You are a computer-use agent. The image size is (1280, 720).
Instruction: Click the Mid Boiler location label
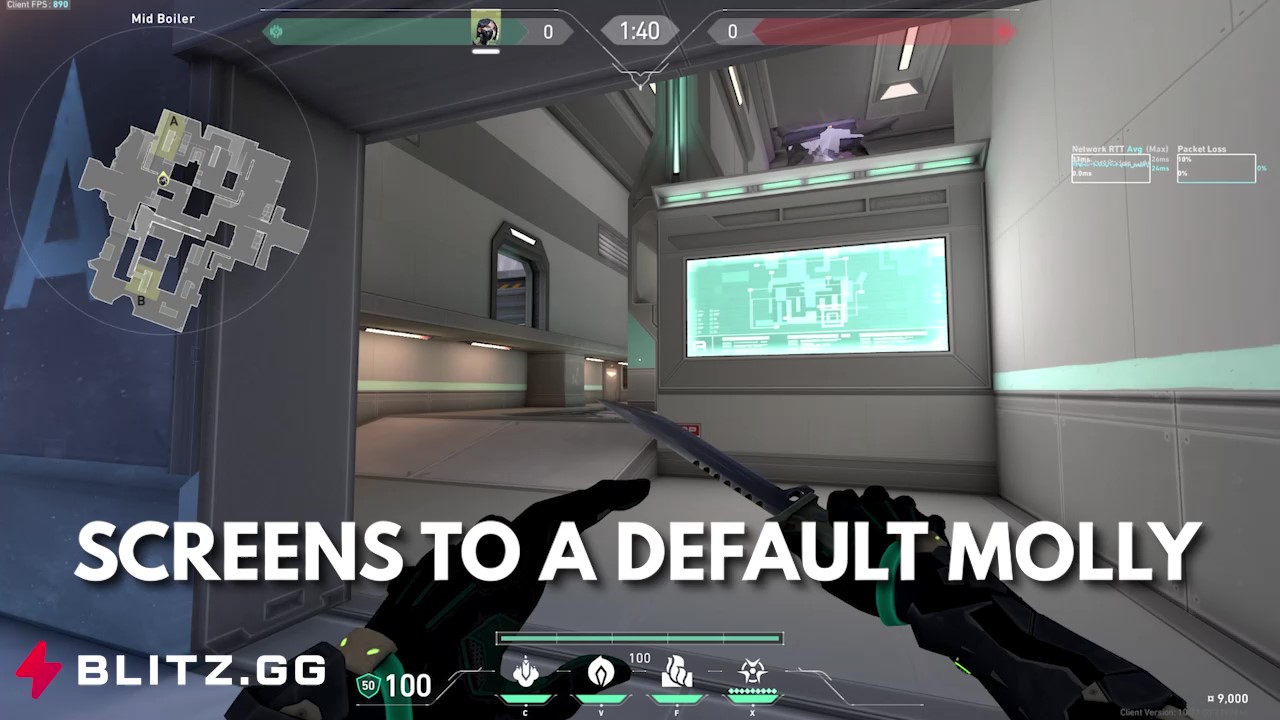point(161,18)
